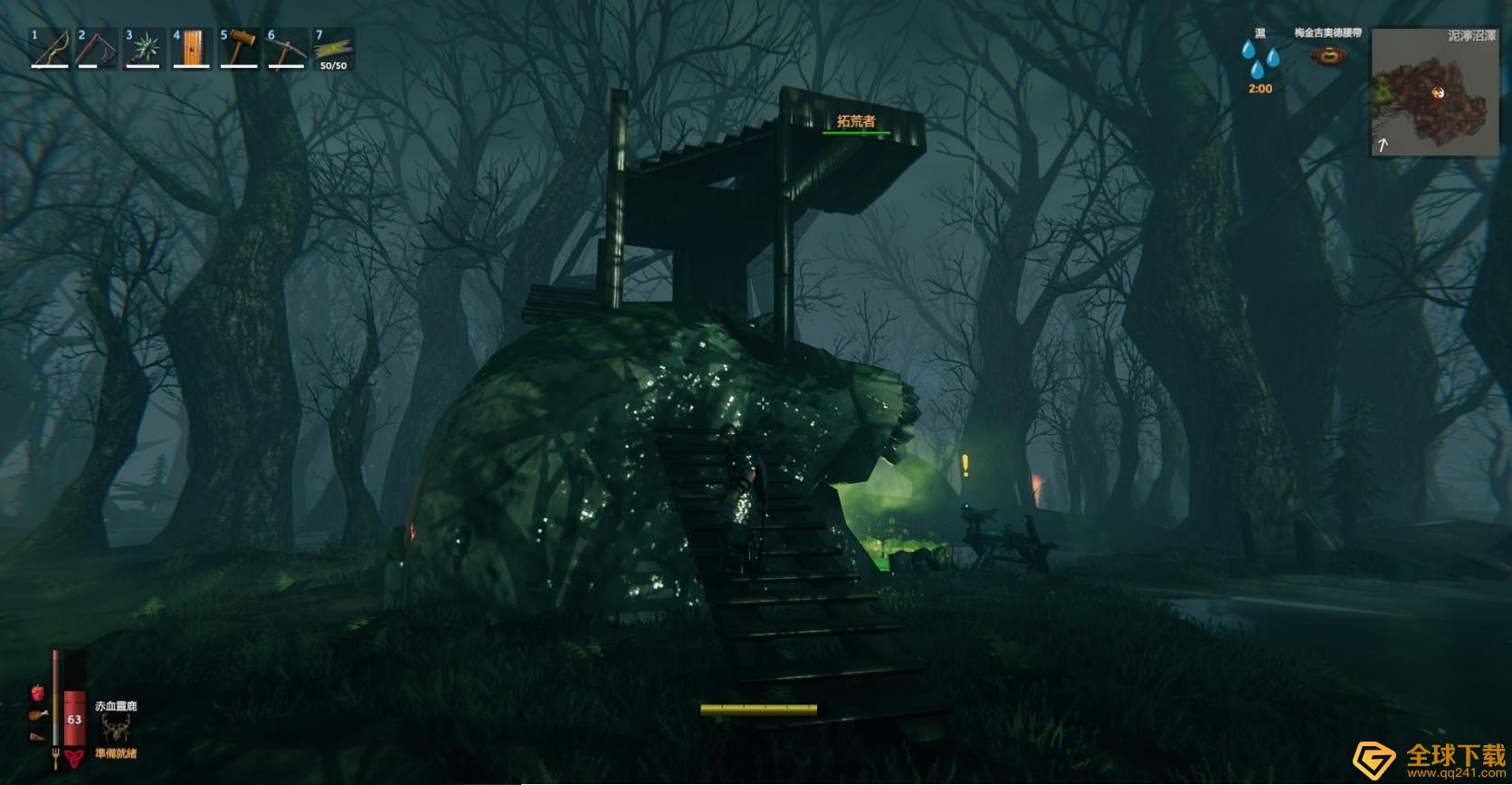Click the Megingjord belt status icon

(1327, 56)
